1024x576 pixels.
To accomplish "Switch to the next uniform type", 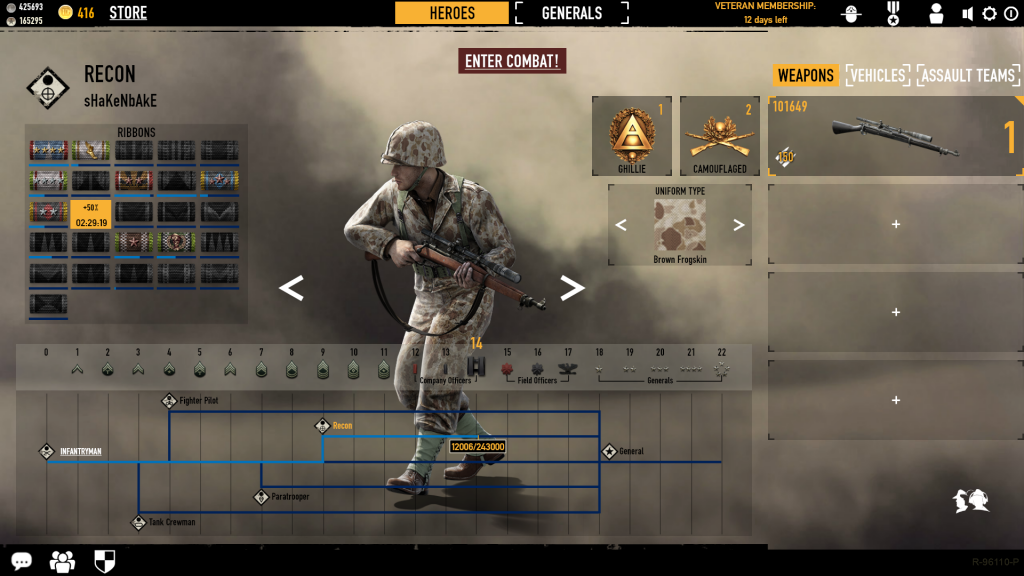I will [x=739, y=225].
